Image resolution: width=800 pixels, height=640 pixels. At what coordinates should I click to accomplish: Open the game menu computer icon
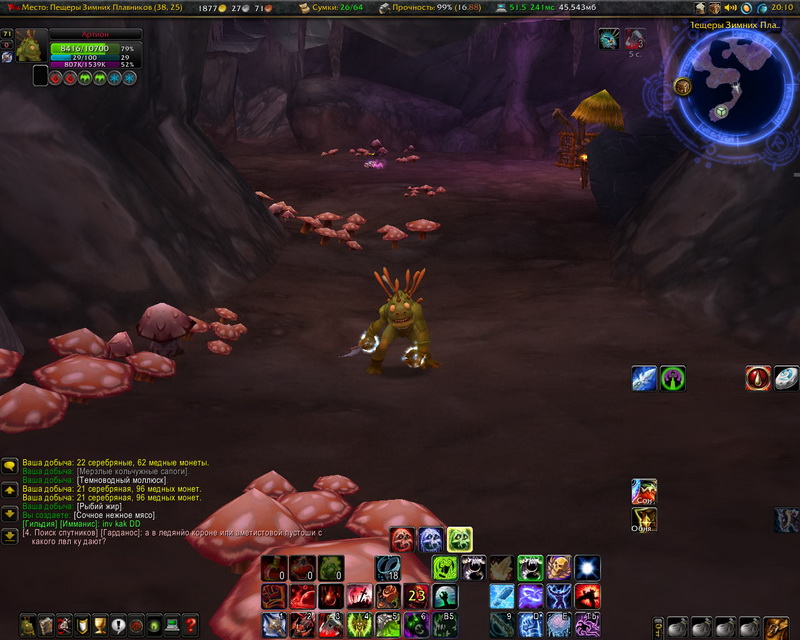[173, 626]
